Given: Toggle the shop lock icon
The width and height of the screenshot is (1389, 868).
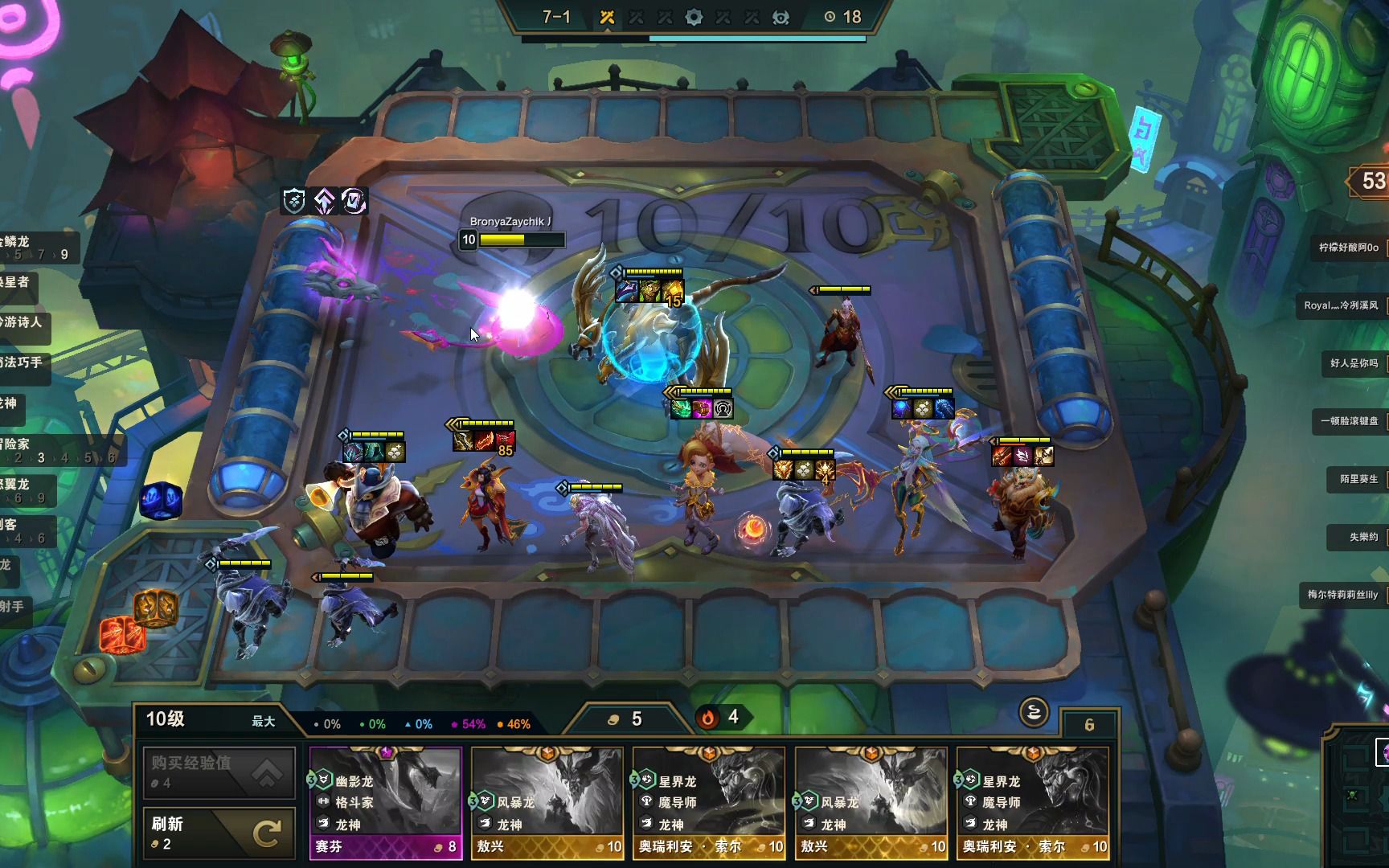Looking at the screenshot, I should pos(1034,712).
